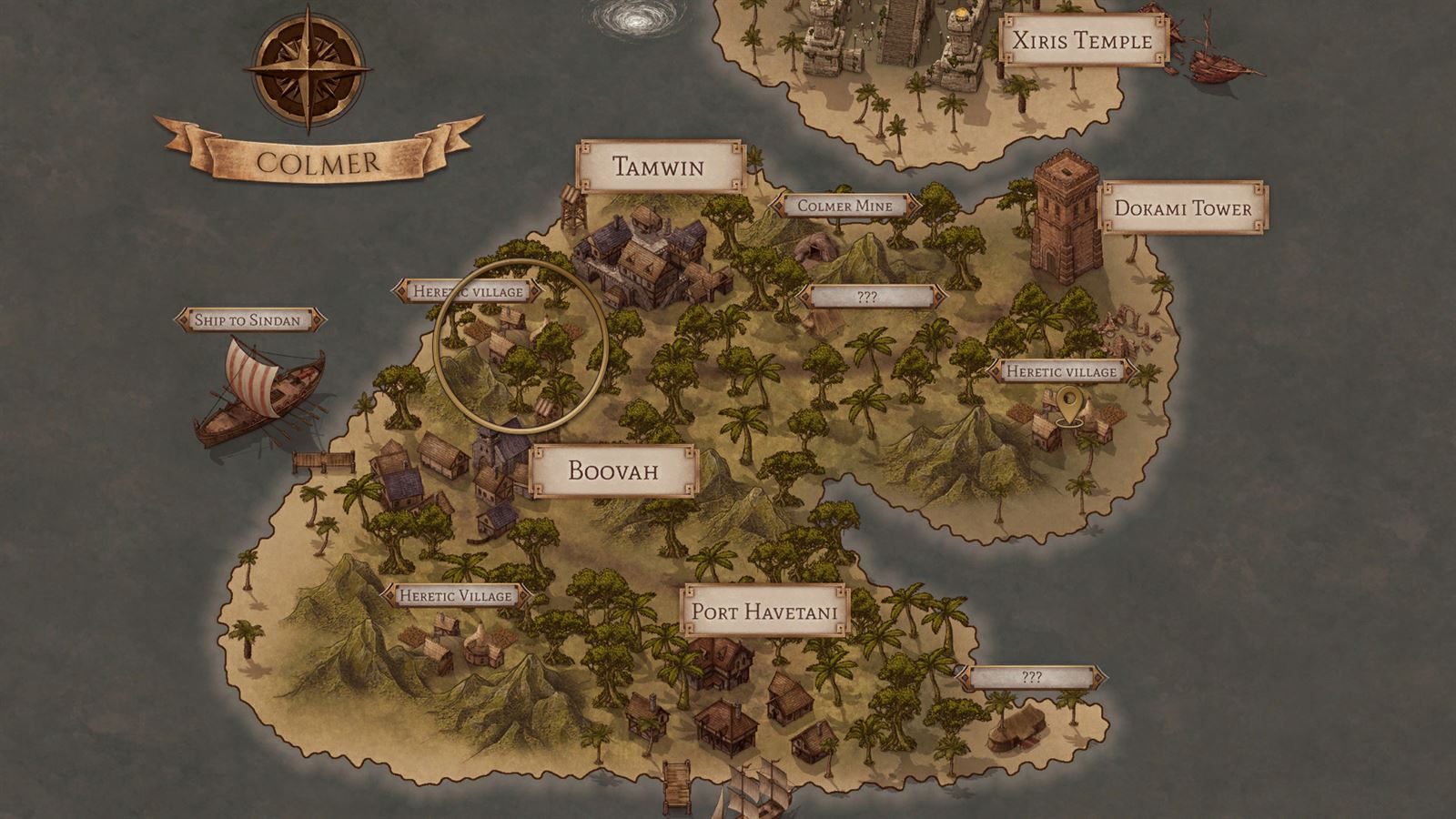Viewport: 1456px width, 819px height.
Task: Select the Xiris Temple label
Action: pyautogui.click(x=1081, y=40)
